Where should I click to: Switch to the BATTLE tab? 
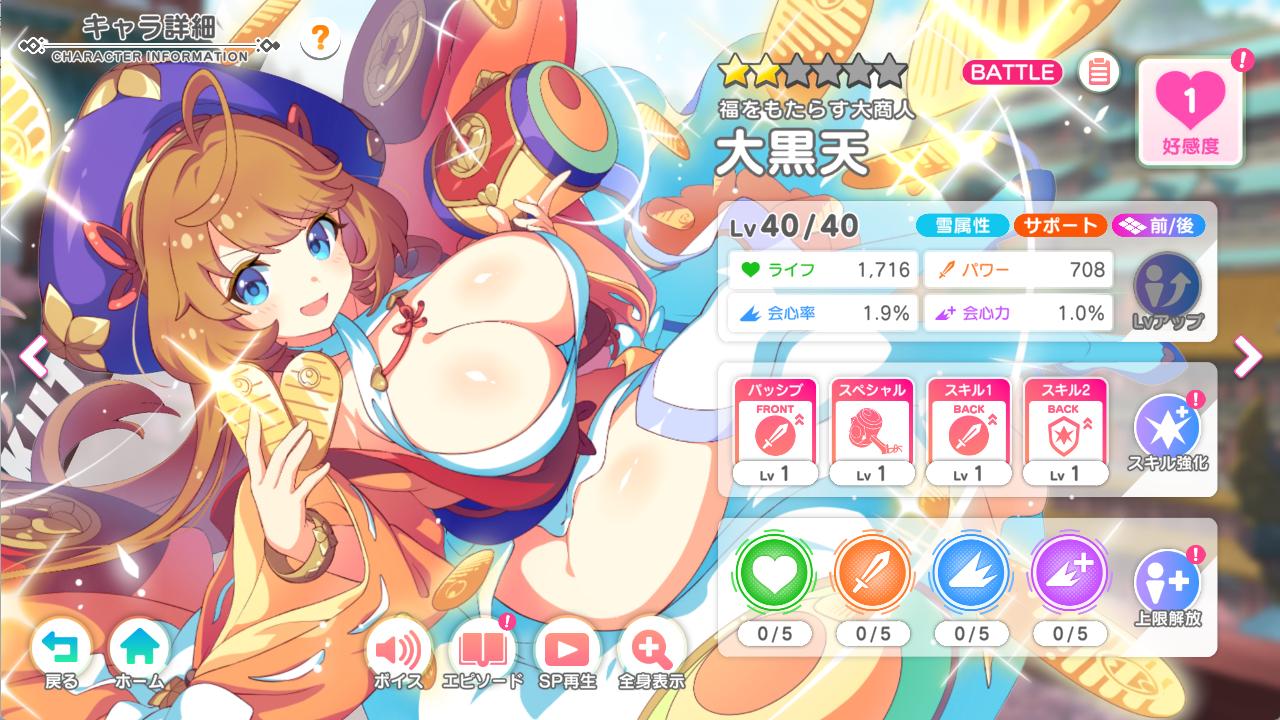[x=1012, y=72]
